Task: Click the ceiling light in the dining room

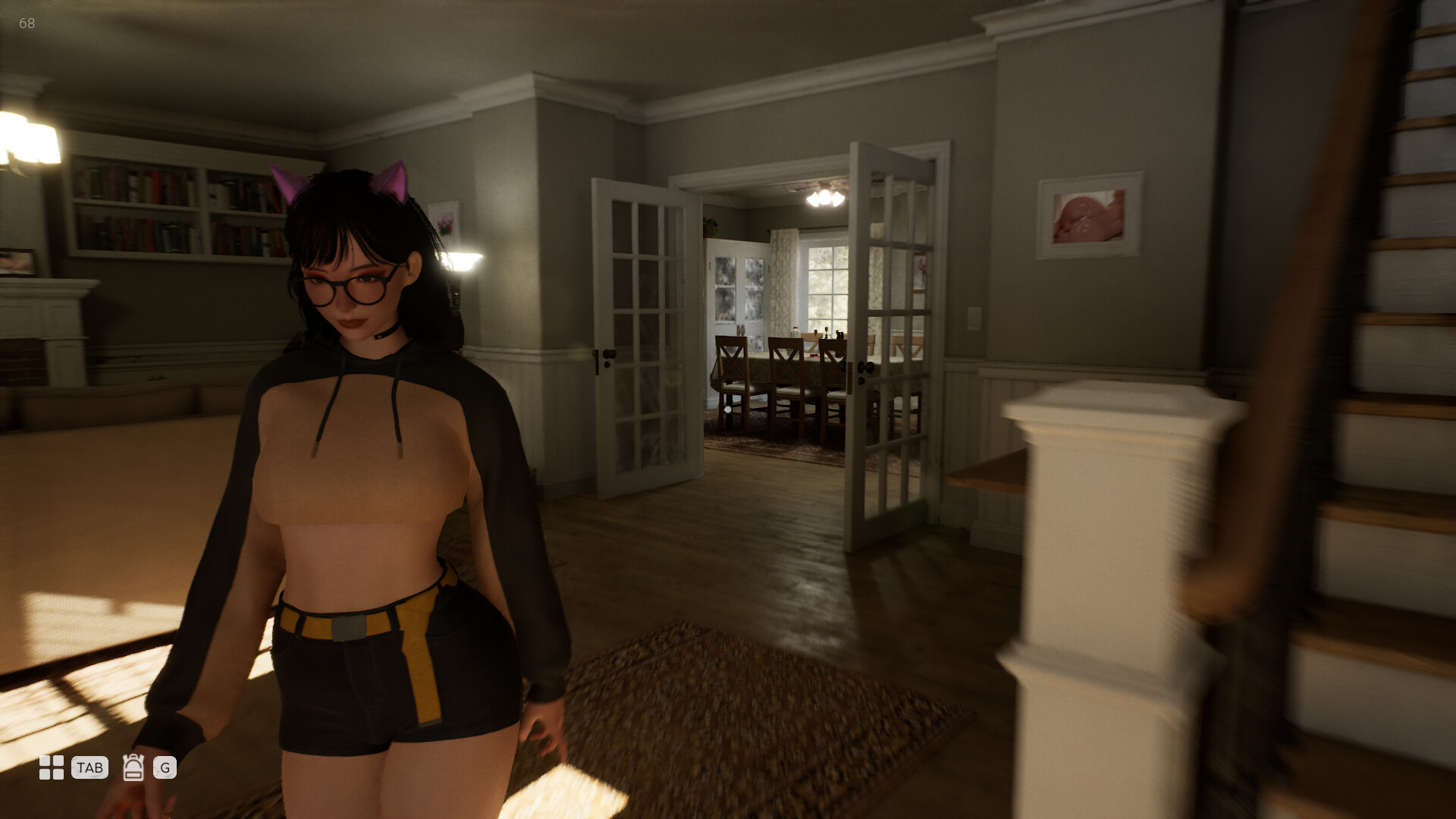Action: point(827,196)
